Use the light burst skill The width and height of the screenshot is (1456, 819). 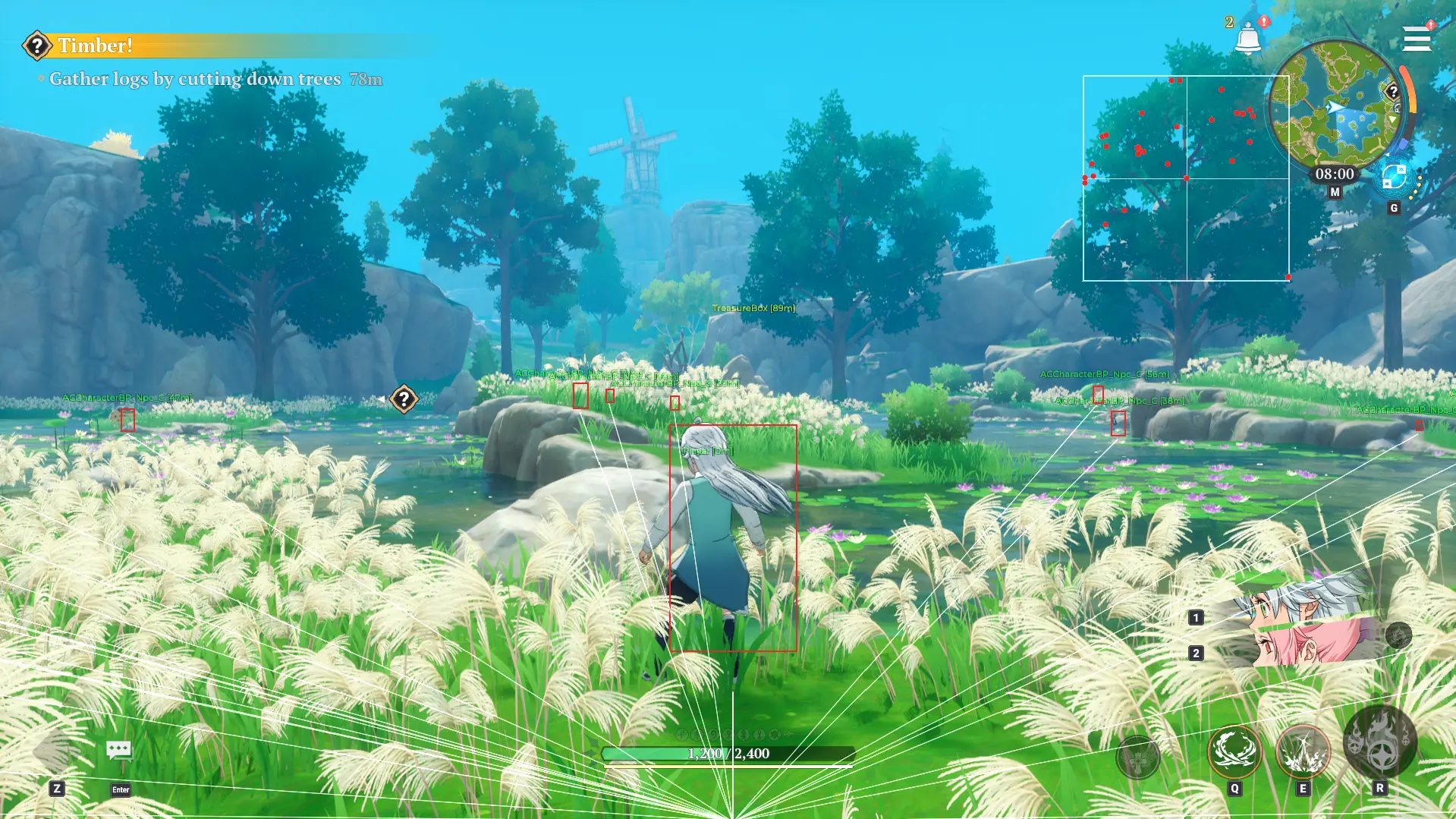(x=1303, y=751)
